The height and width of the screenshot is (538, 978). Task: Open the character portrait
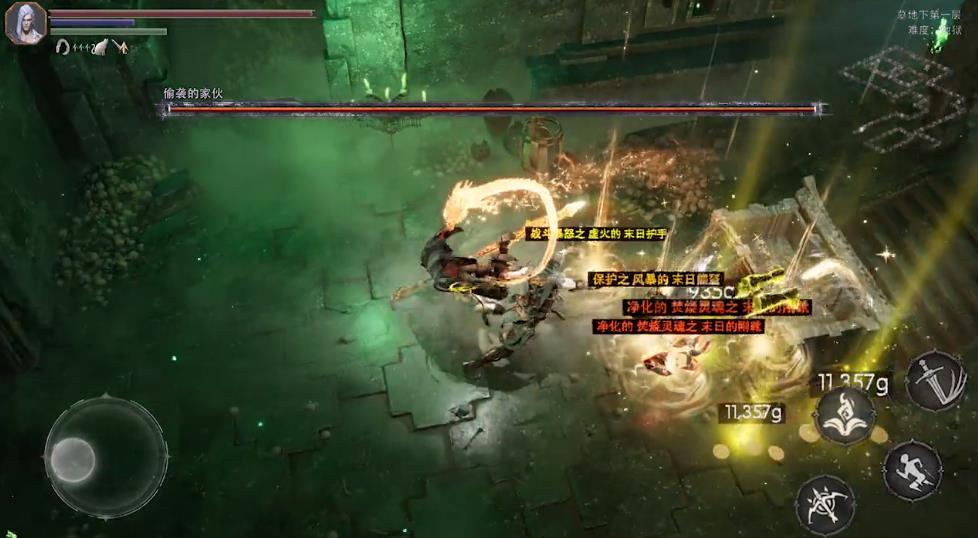[25, 23]
